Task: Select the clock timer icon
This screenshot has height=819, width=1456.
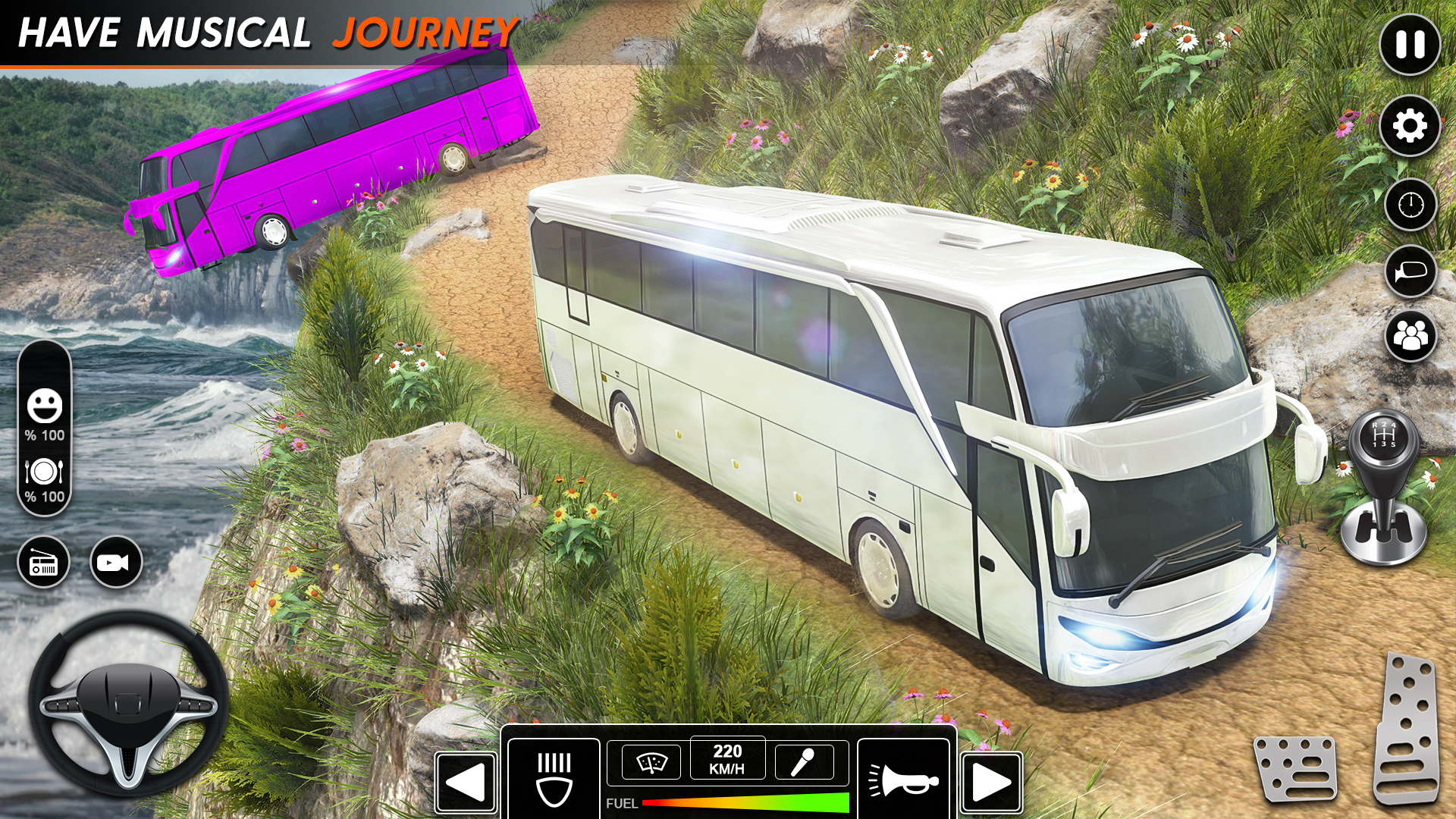Action: [1412, 205]
